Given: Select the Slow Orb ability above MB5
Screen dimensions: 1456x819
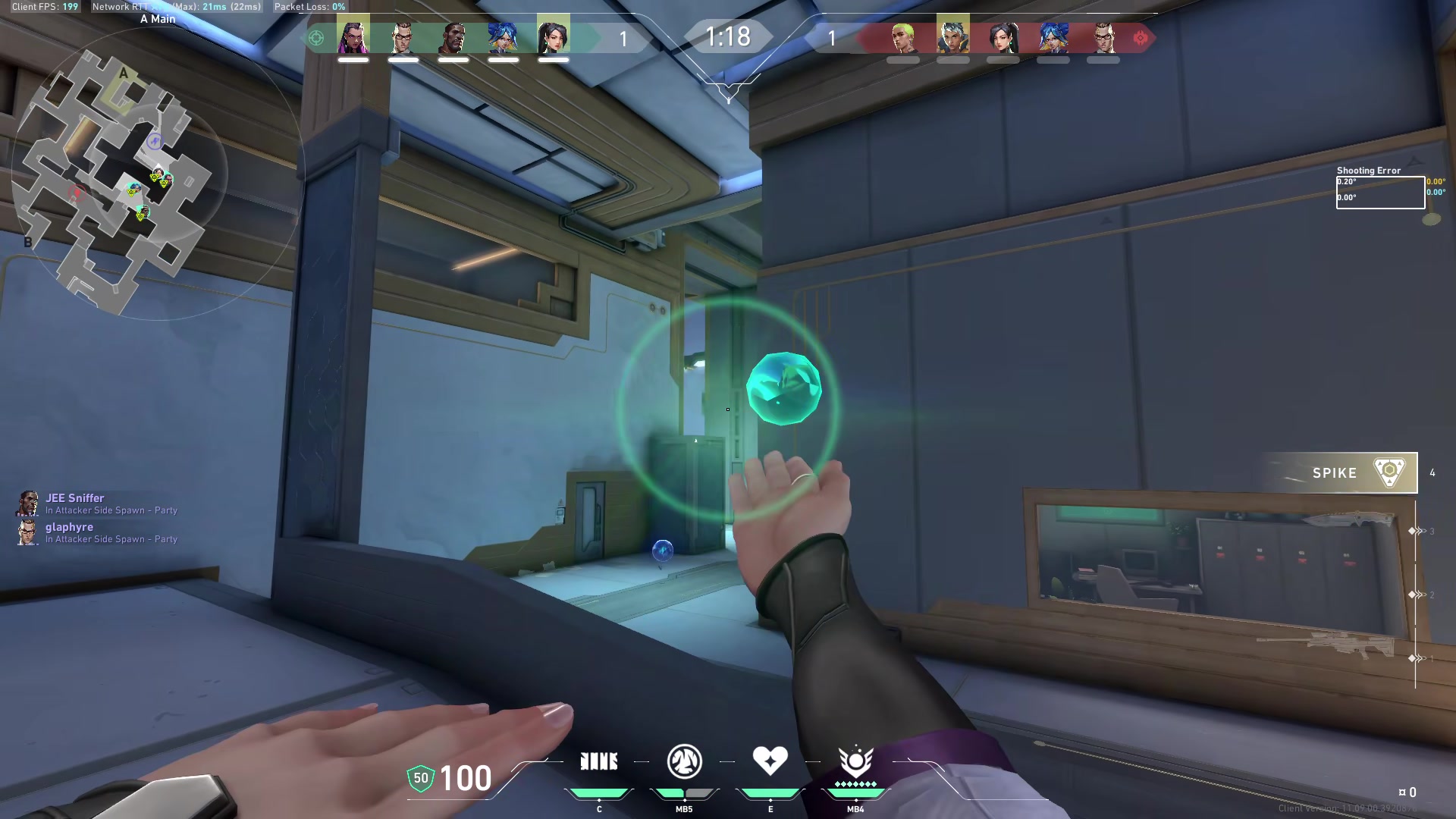Looking at the screenshot, I should (684, 761).
